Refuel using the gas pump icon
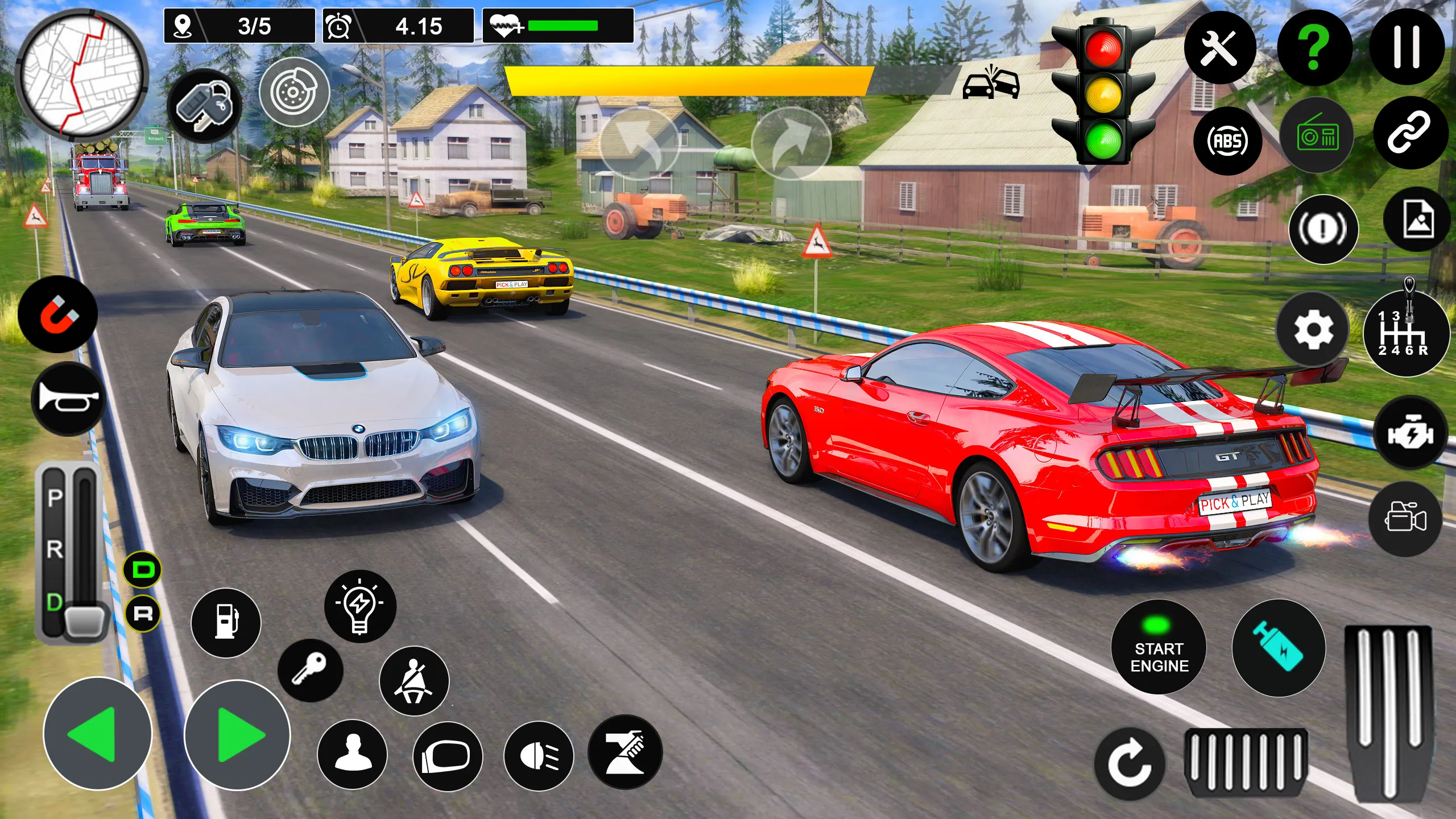Screen dimensions: 1456x819 (x=226, y=623)
